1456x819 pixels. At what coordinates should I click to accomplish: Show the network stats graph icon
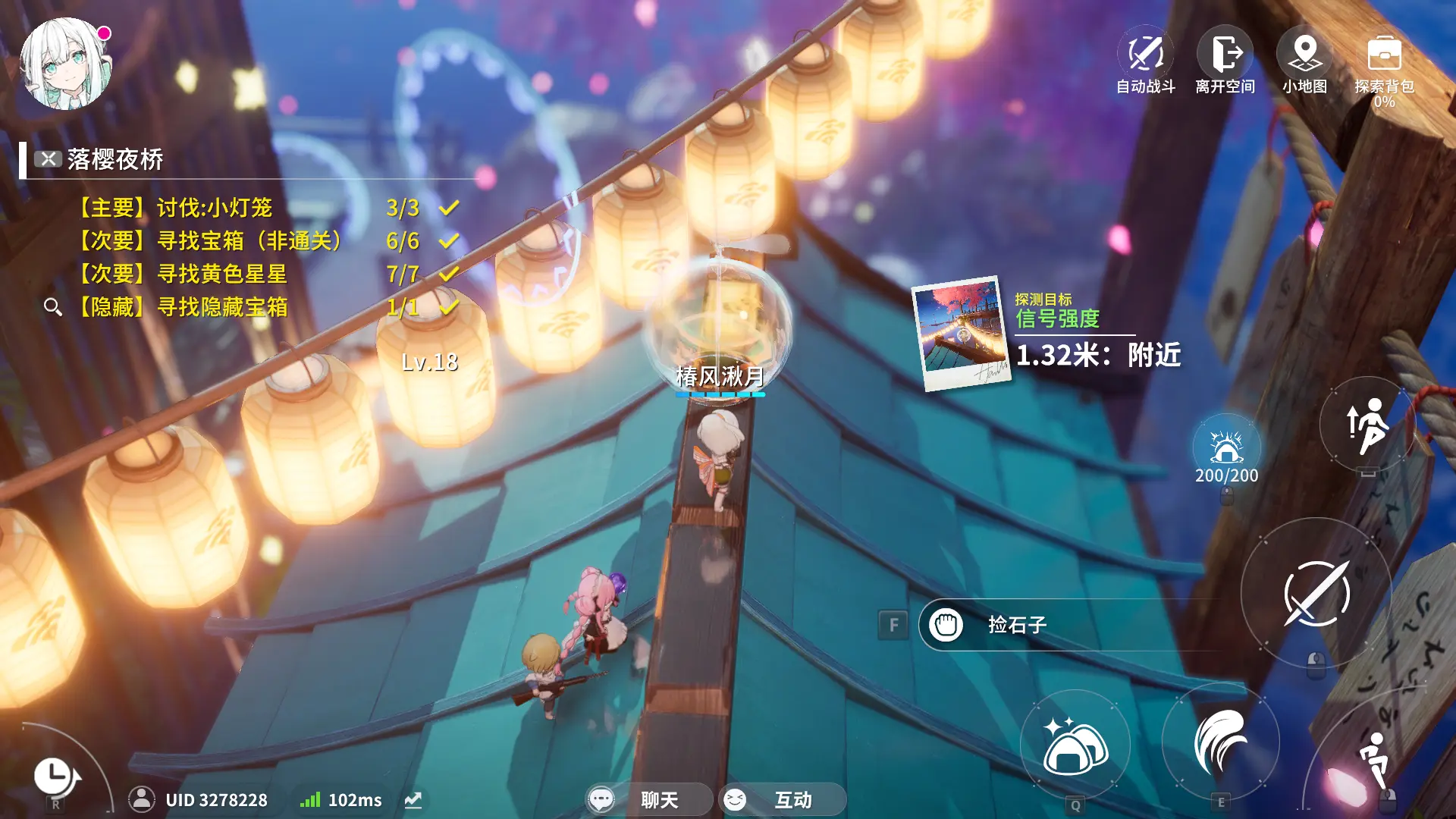pyautogui.click(x=413, y=800)
